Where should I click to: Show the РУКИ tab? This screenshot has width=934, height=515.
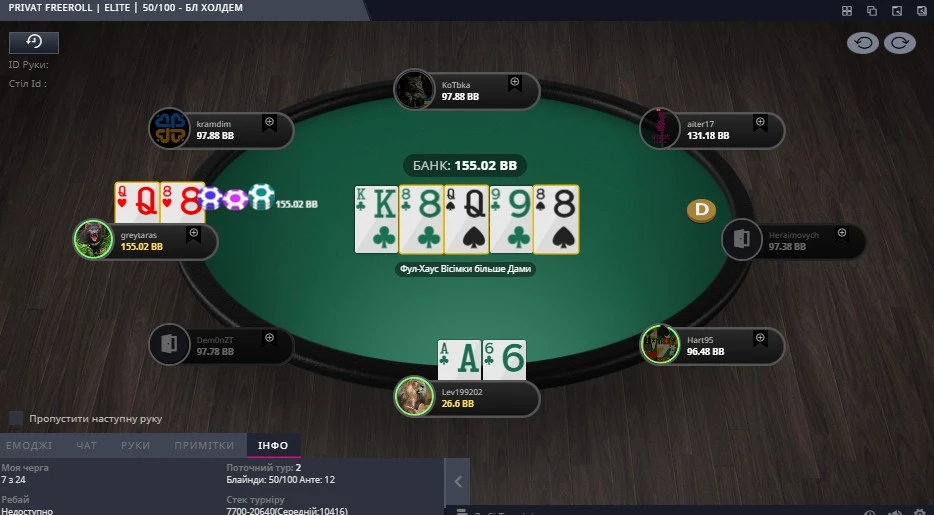pyautogui.click(x=135, y=446)
